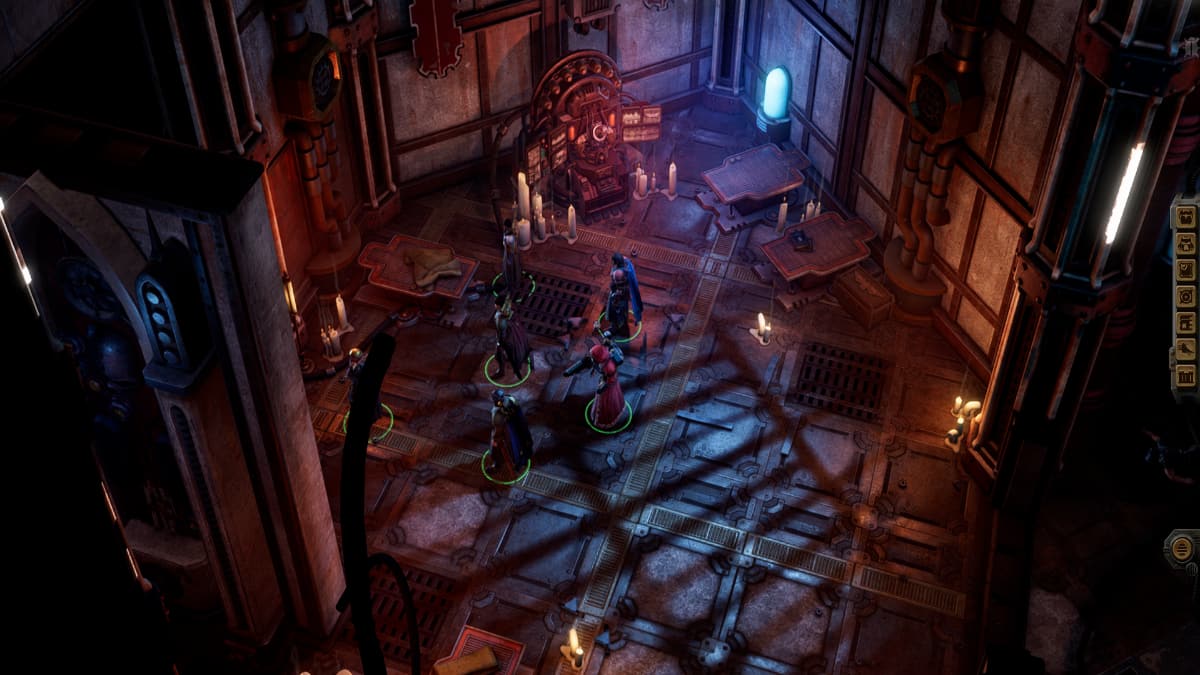Click the fifth sidebar icon above the bird
This screenshot has width=1200, height=675.
pos(1186,323)
